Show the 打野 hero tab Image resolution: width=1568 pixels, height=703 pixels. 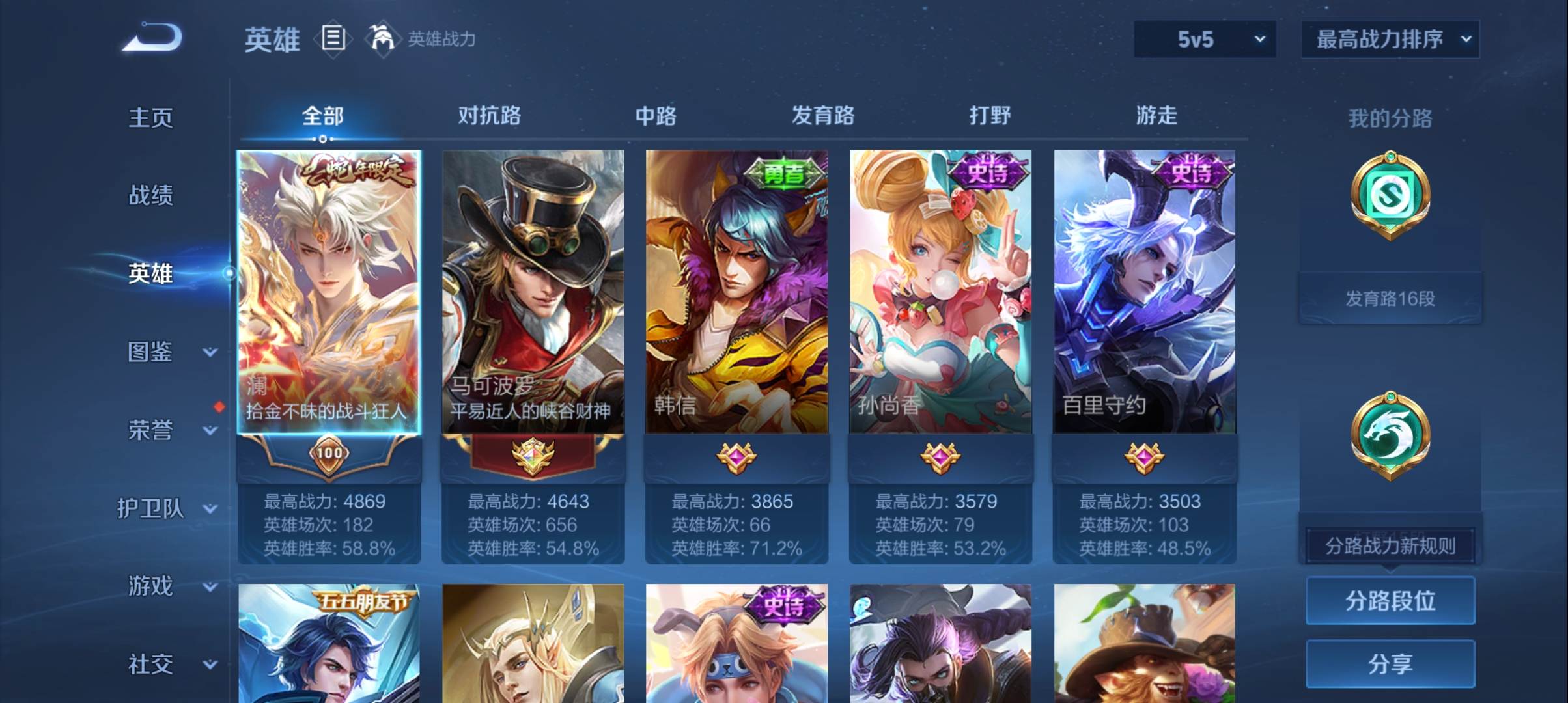click(990, 116)
